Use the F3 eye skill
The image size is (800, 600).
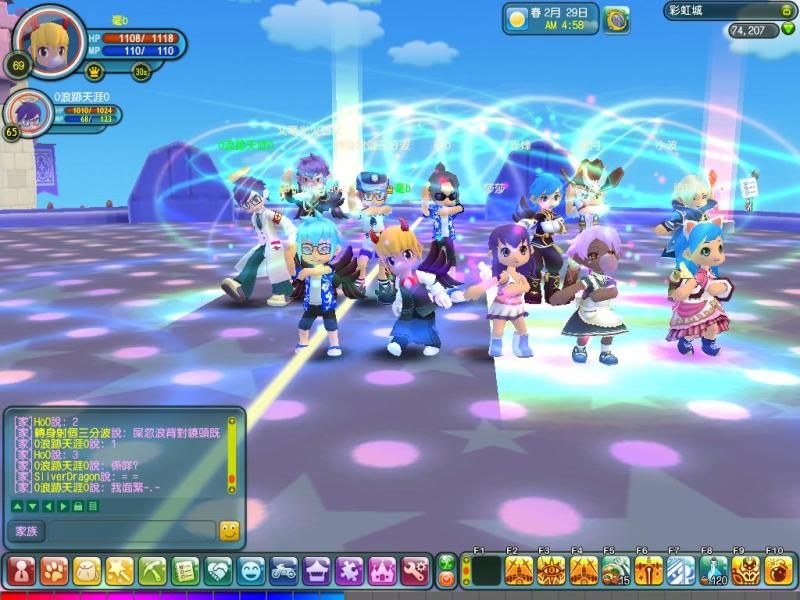[551, 571]
